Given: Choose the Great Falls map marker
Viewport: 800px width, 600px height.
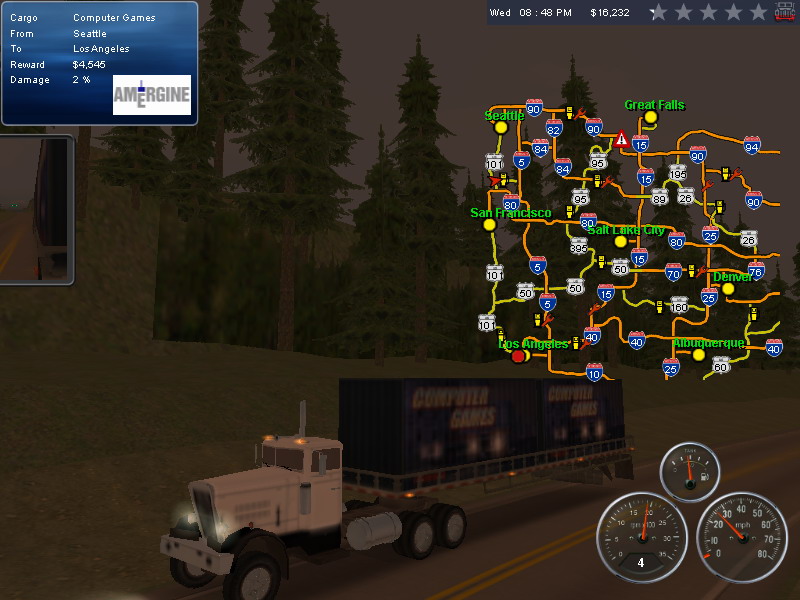Looking at the screenshot, I should 651,117.
